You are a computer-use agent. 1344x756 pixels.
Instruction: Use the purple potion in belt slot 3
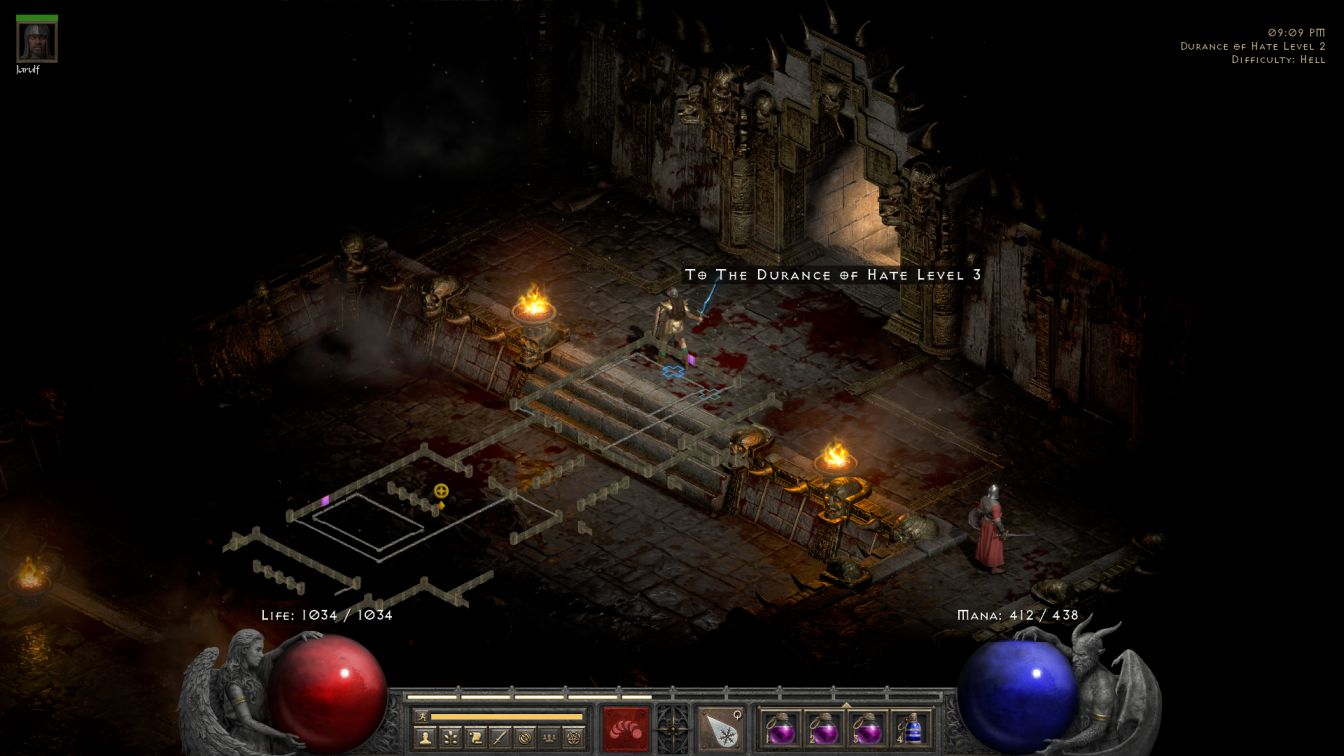click(866, 728)
